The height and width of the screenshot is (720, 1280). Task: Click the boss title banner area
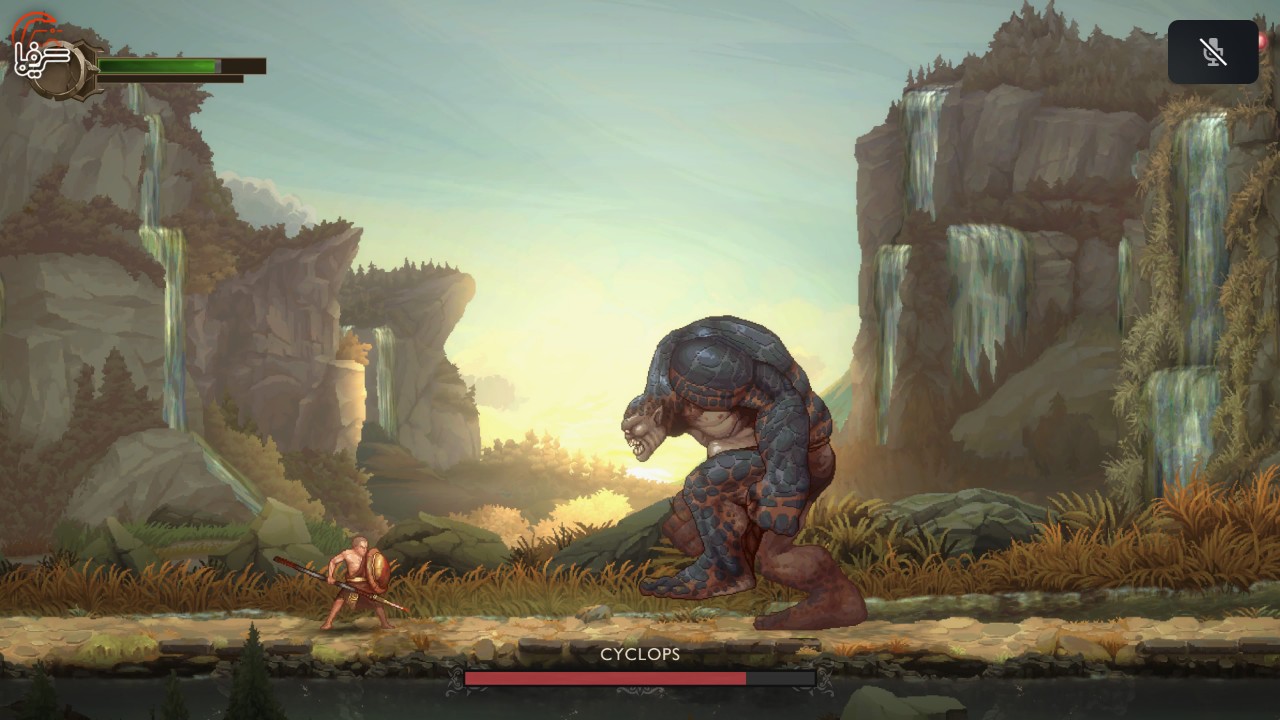639,655
